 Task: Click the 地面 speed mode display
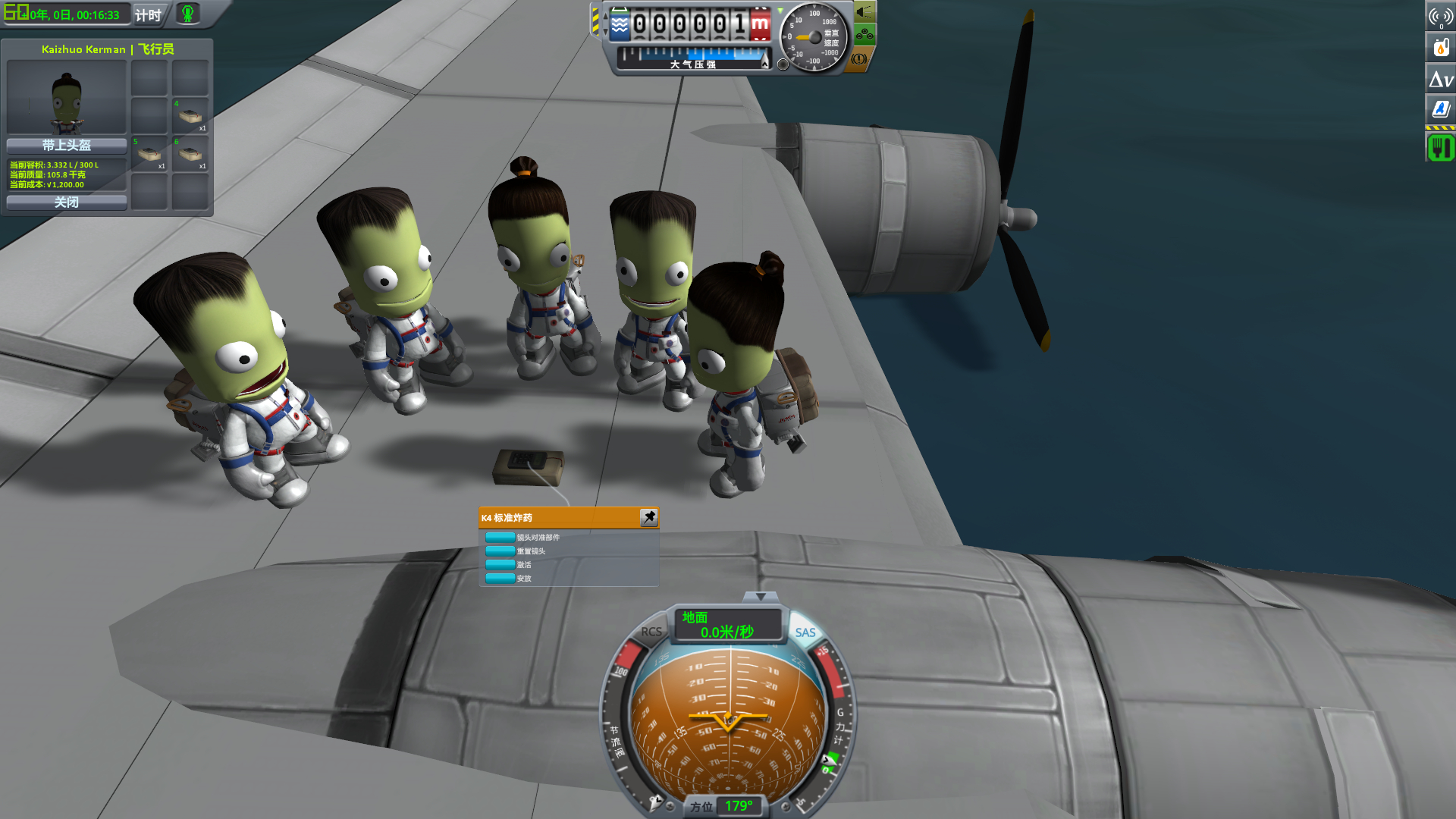coord(726,625)
